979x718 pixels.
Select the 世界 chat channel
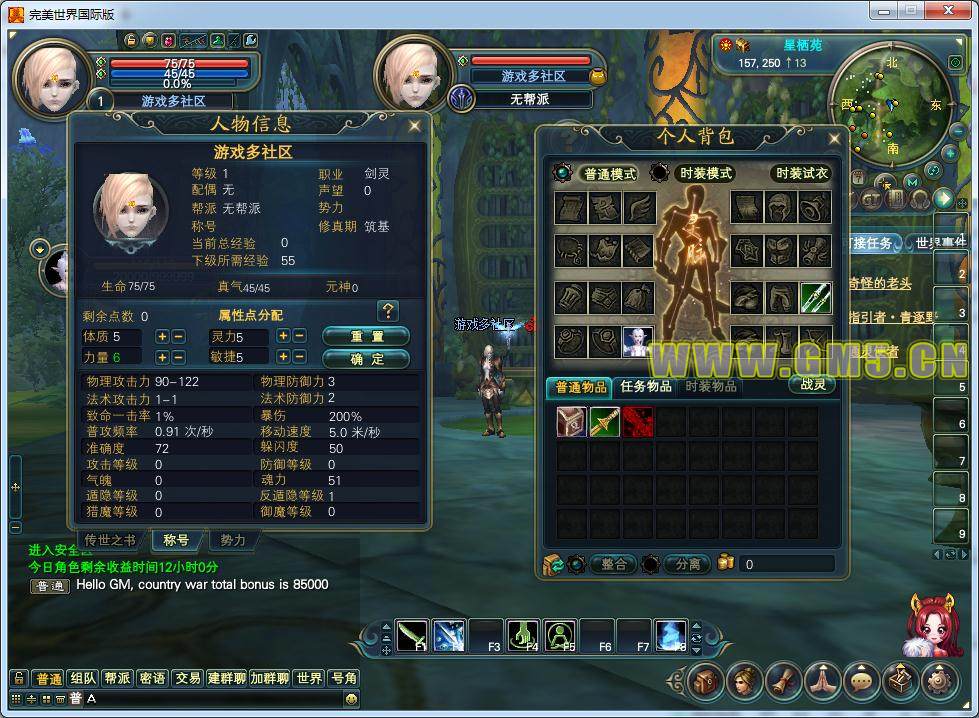(309, 678)
